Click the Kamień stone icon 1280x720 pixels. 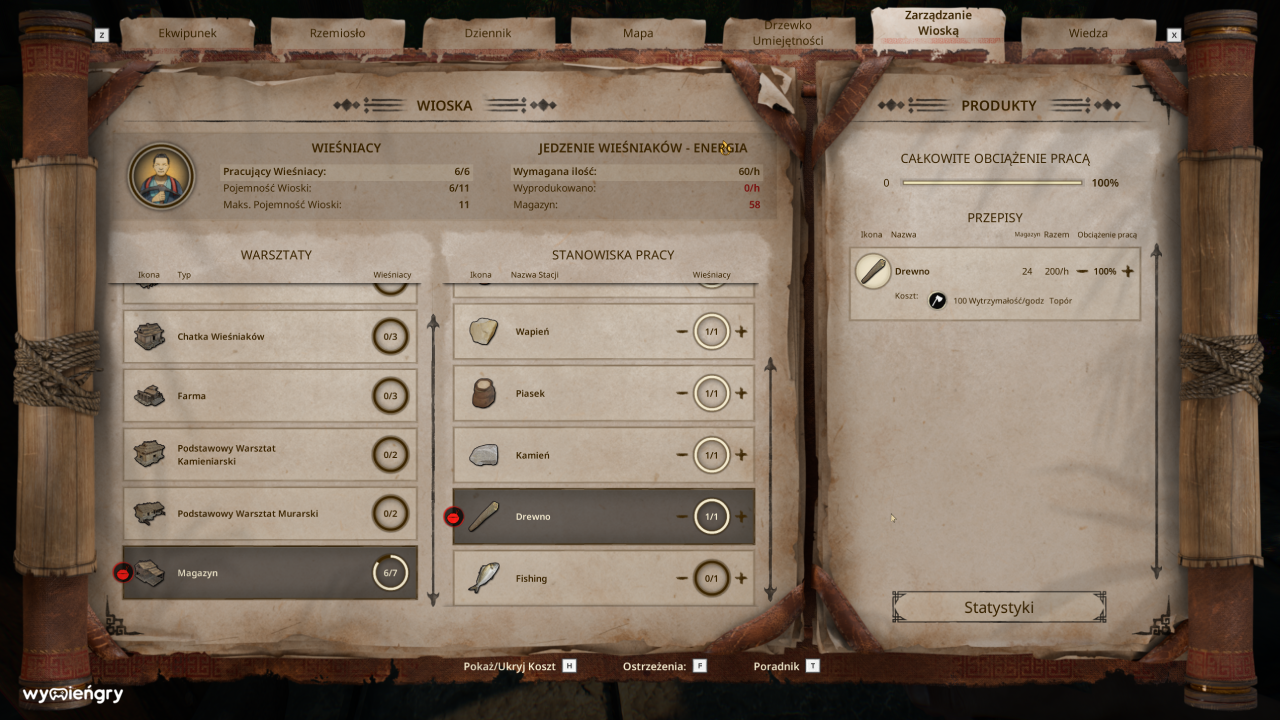click(x=485, y=454)
